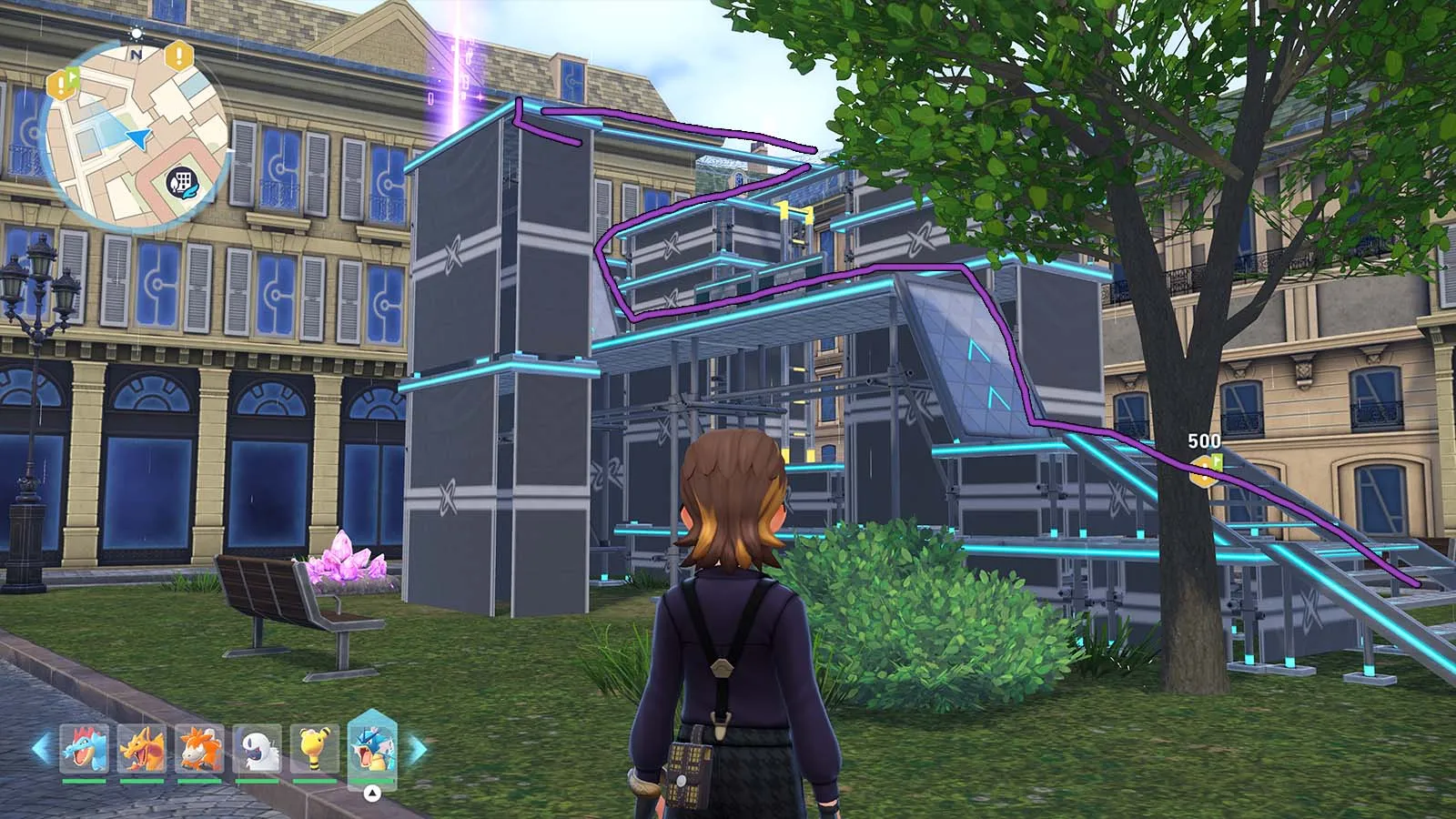Click the party bar's left arrow
The height and width of the screenshot is (819, 1456).
coord(41,749)
